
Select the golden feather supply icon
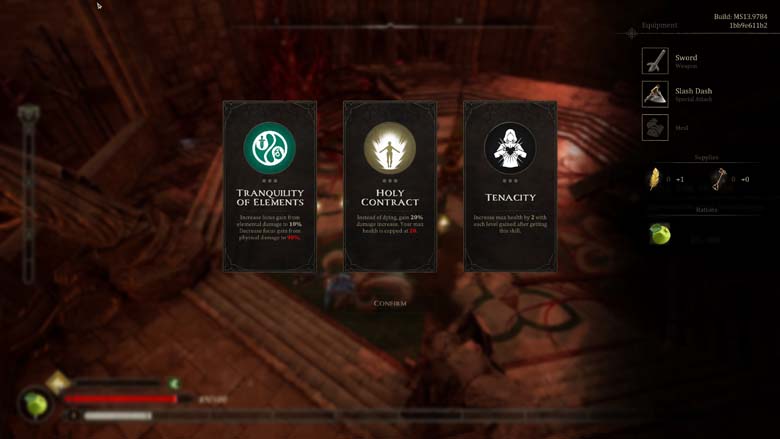coord(655,179)
